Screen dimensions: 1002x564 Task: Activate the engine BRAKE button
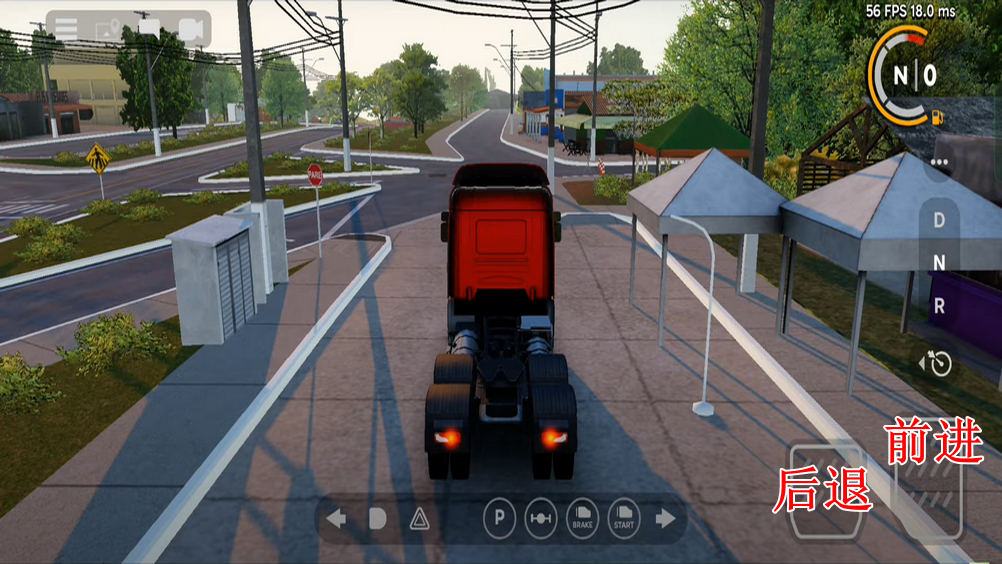coord(582,518)
